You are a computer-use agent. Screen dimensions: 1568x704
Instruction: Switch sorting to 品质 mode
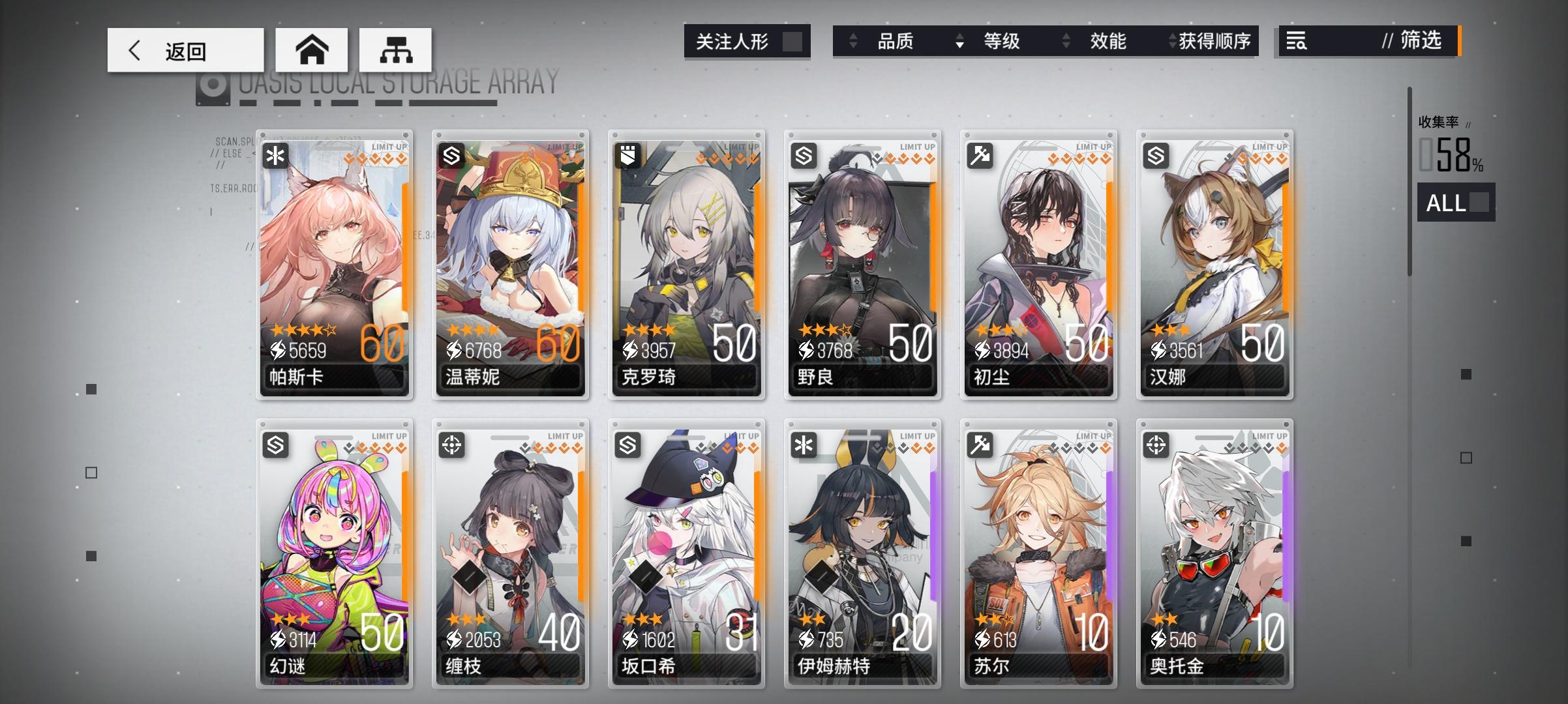894,41
